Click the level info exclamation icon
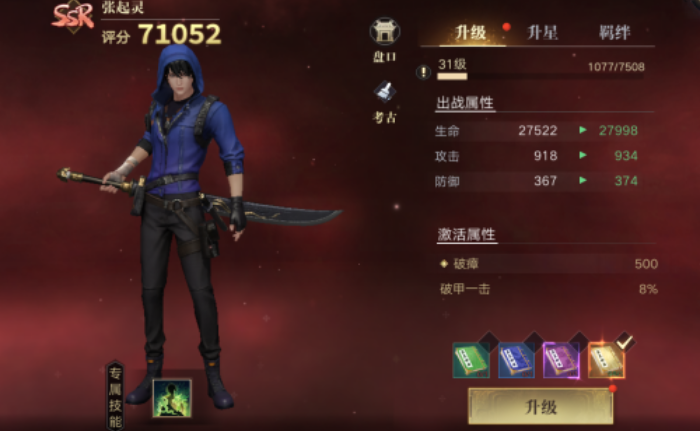The height and width of the screenshot is (431, 700). click(424, 72)
